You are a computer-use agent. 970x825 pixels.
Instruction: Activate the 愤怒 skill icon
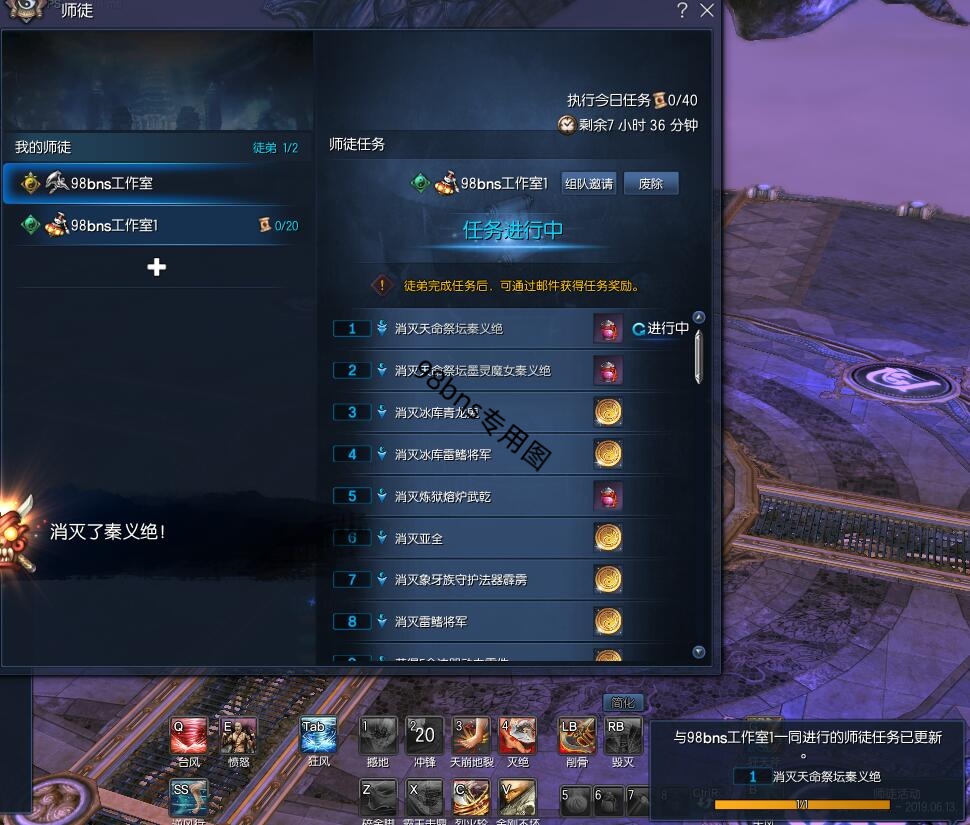point(238,736)
